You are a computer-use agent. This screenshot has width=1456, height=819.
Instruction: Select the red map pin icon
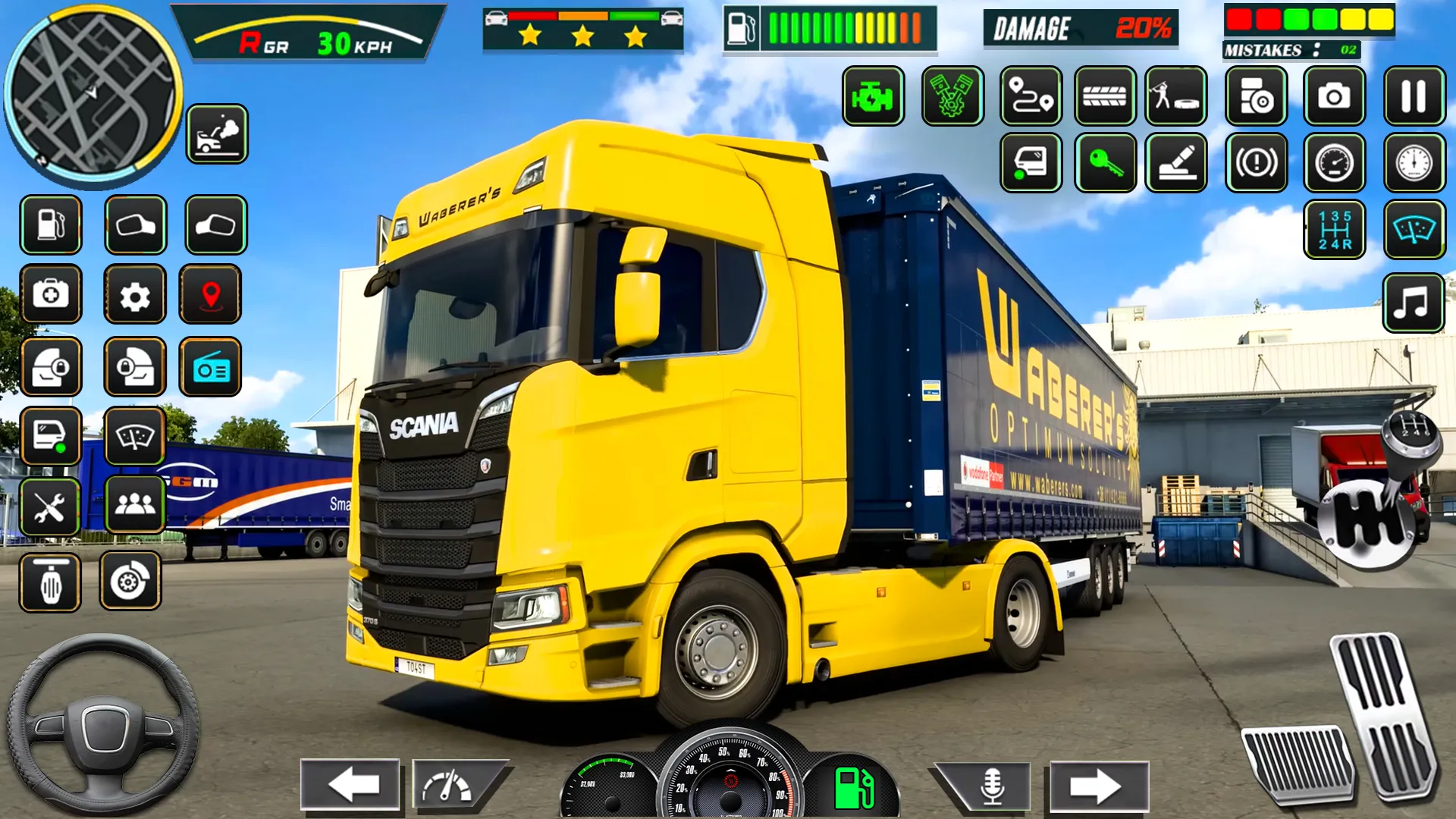pos(211,295)
